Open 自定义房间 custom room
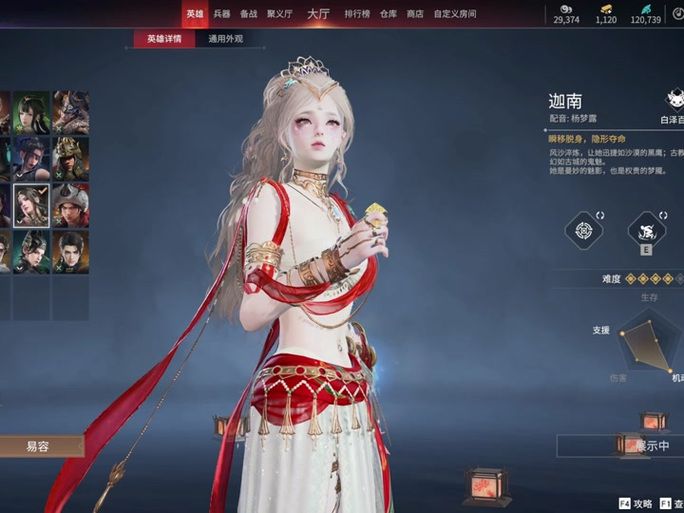Viewport: 684px width, 513px height. [x=454, y=14]
